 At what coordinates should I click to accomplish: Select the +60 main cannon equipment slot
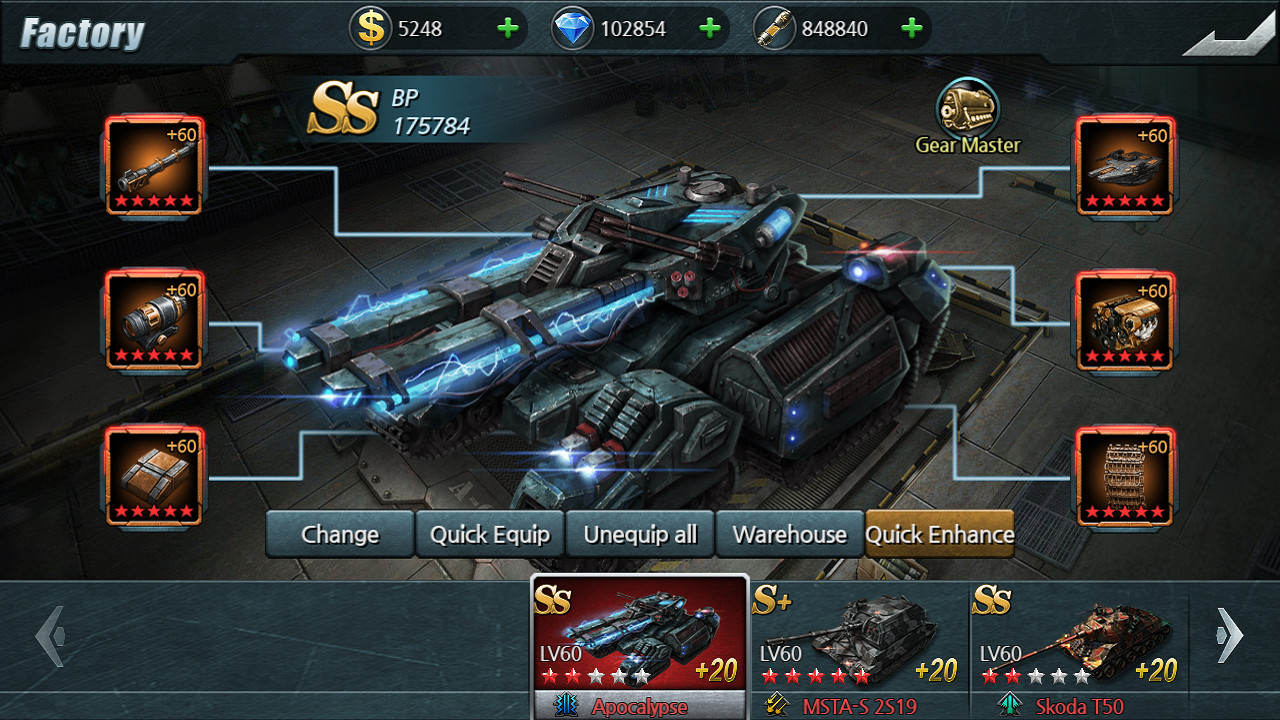tap(154, 166)
